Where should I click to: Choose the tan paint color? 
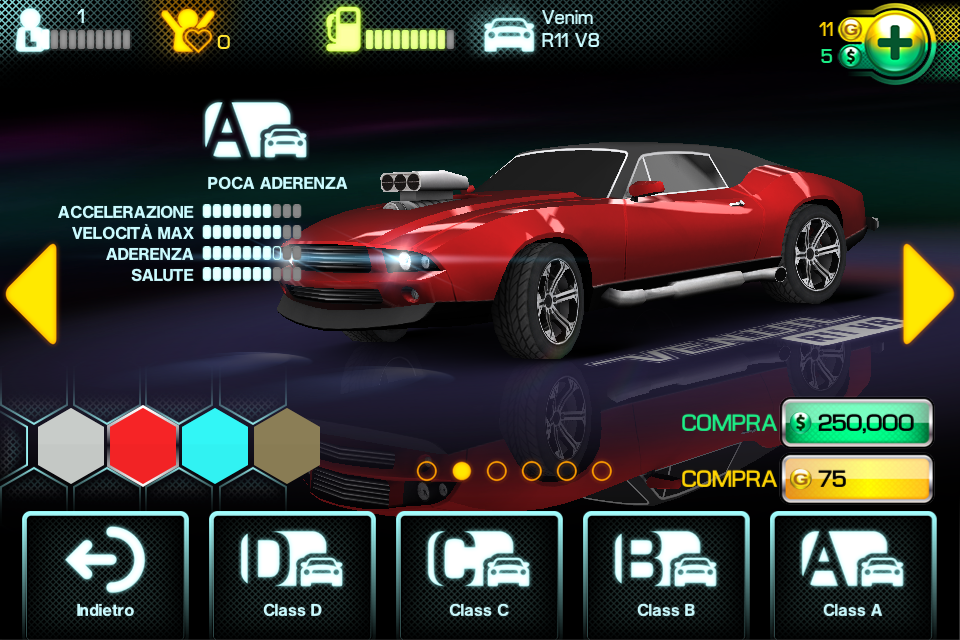click(287, 446)
